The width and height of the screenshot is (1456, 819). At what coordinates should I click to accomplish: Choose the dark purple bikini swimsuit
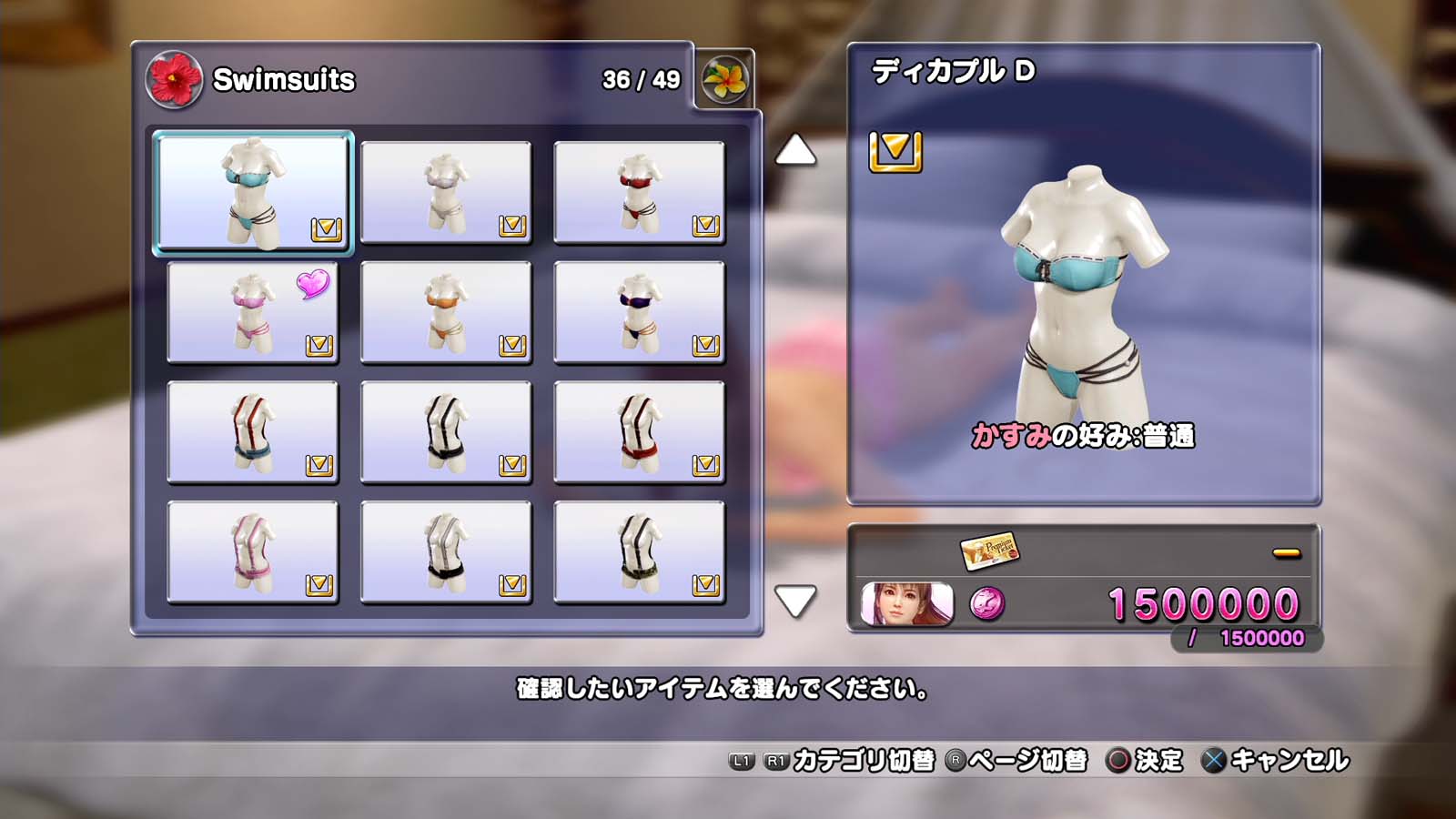(639, 312)
